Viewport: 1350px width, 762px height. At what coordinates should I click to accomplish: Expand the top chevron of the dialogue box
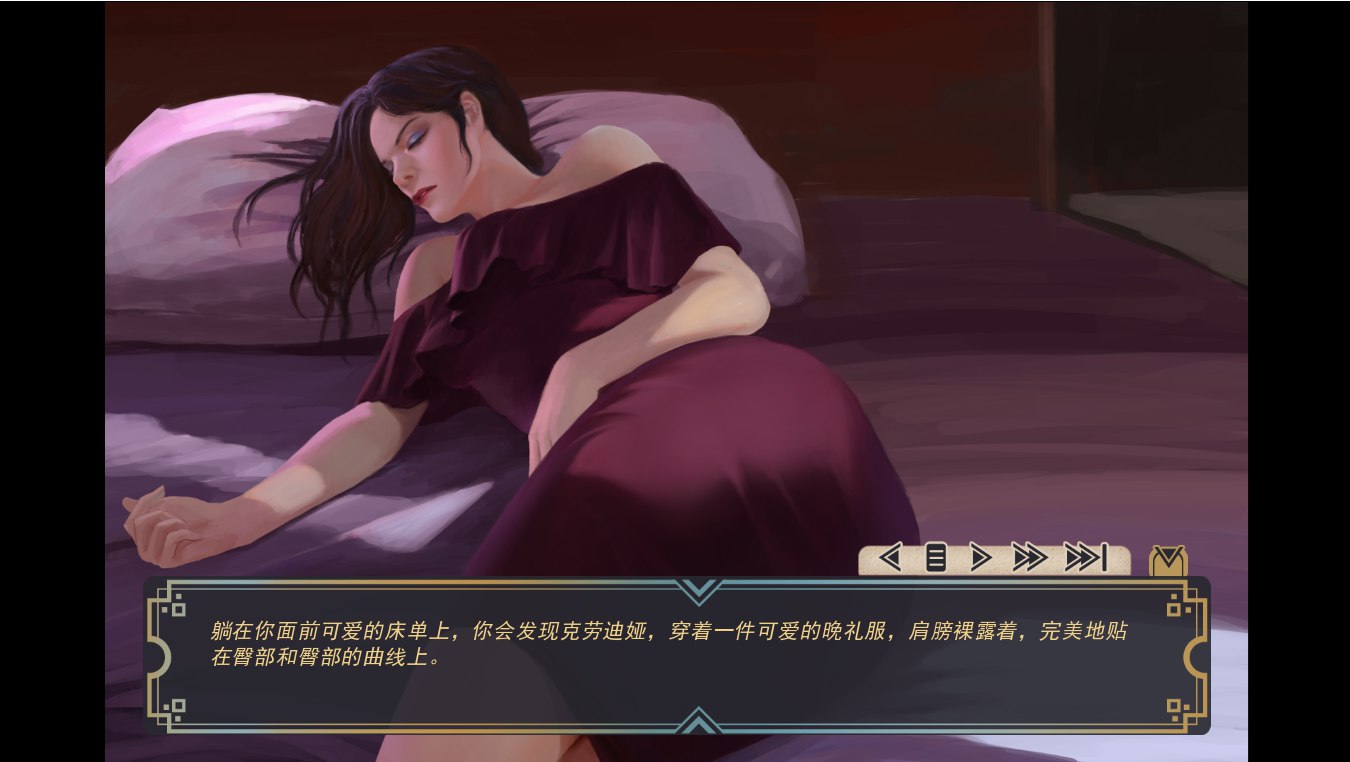pyautogui.click(x=700, y=589)
